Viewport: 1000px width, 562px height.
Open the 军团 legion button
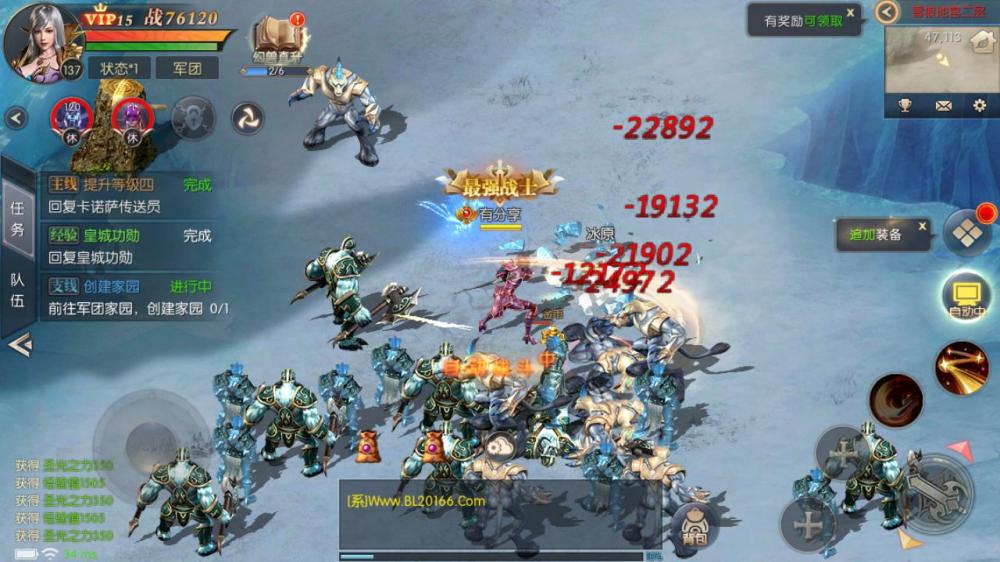click(x=187, y=68)
